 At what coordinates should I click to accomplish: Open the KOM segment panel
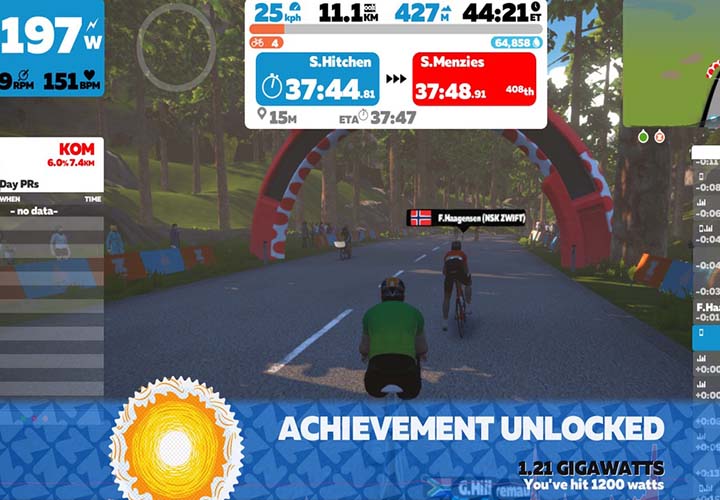point(52,154)
